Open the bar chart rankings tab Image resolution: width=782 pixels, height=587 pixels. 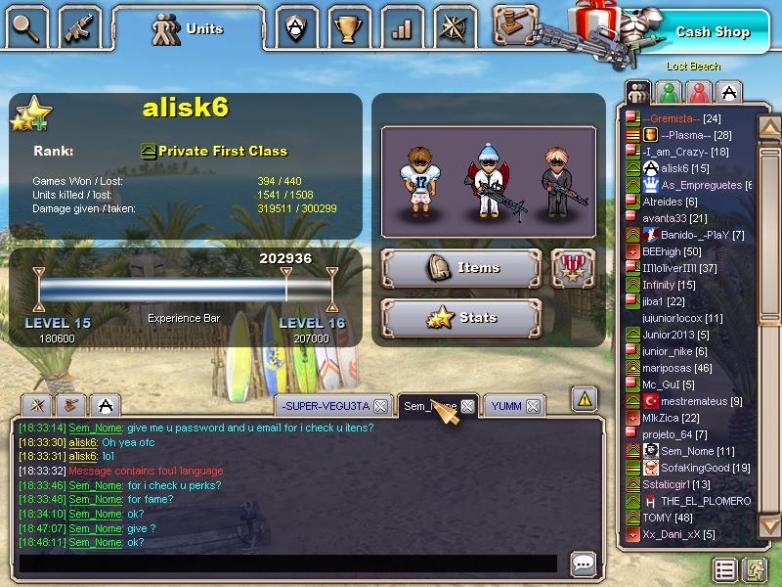point(402,28)
